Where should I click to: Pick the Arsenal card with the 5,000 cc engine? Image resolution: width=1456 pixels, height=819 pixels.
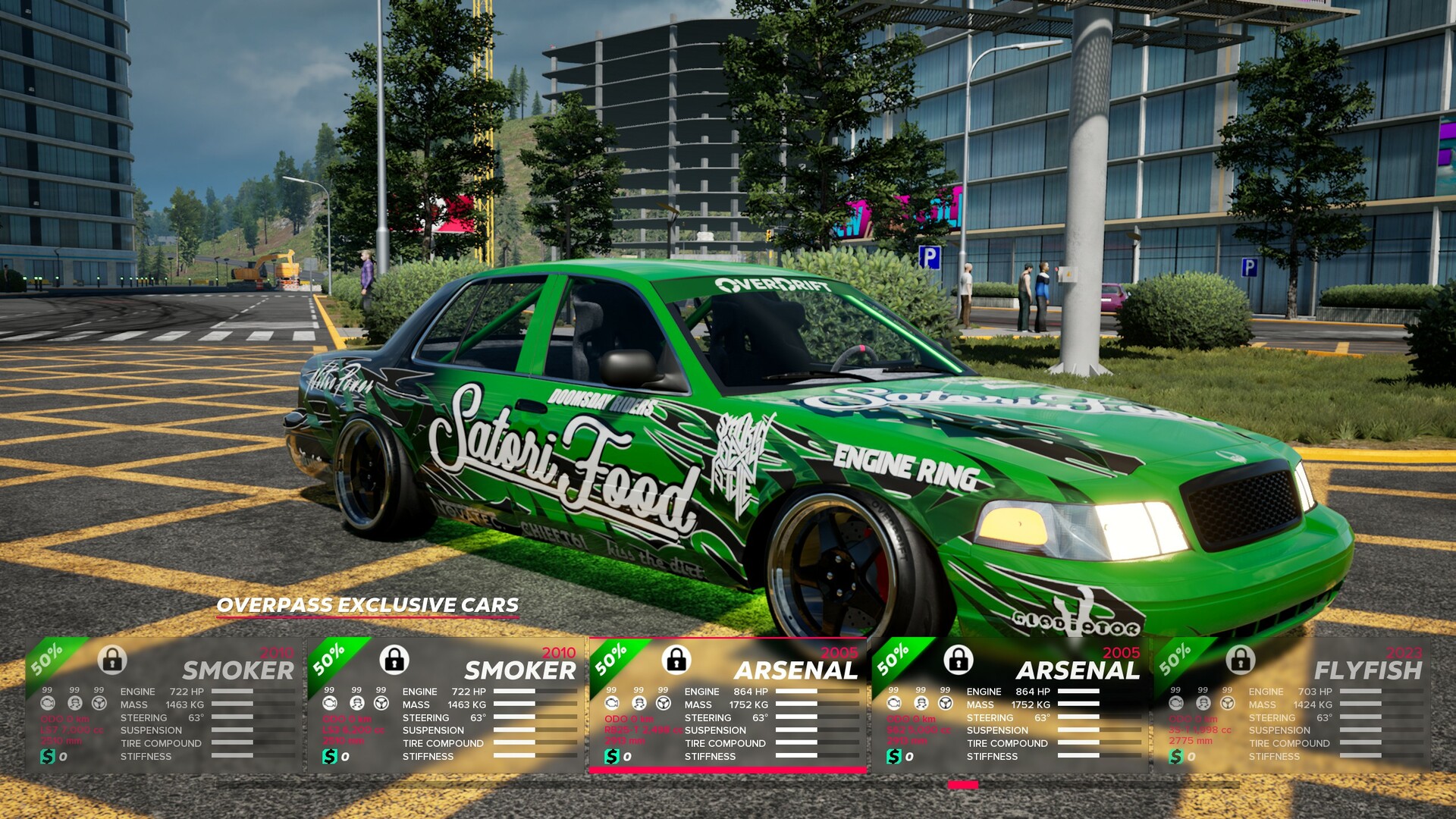click(x=1009, y=705)
